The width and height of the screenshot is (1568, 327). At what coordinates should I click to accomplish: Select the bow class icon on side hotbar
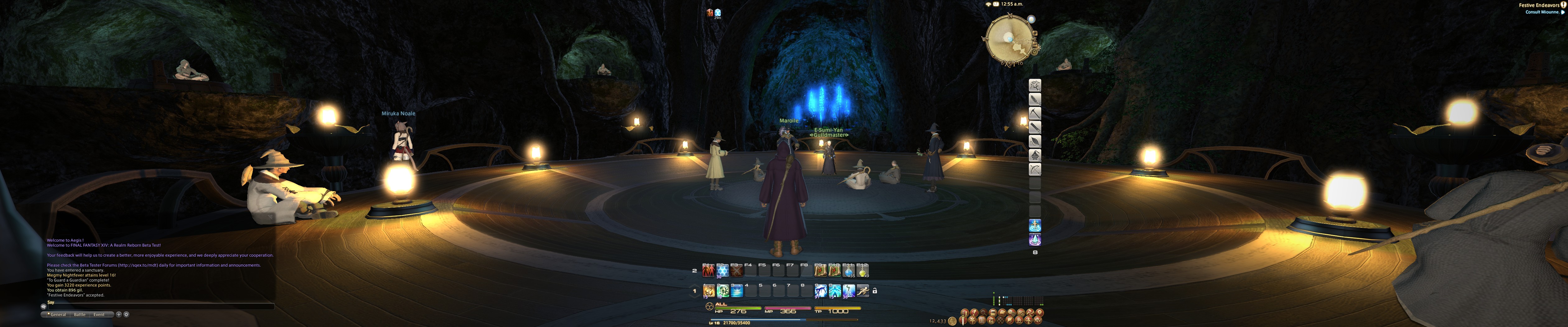(x=1035, y=170)
